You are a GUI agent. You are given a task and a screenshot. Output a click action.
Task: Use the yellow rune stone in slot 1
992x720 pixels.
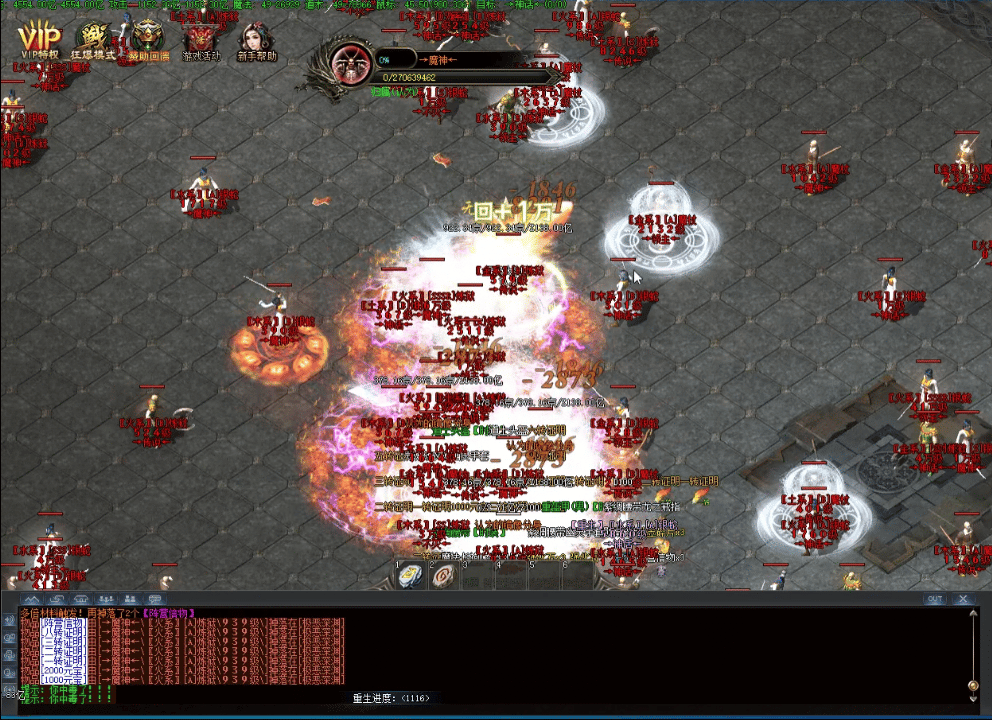(411, 577)
